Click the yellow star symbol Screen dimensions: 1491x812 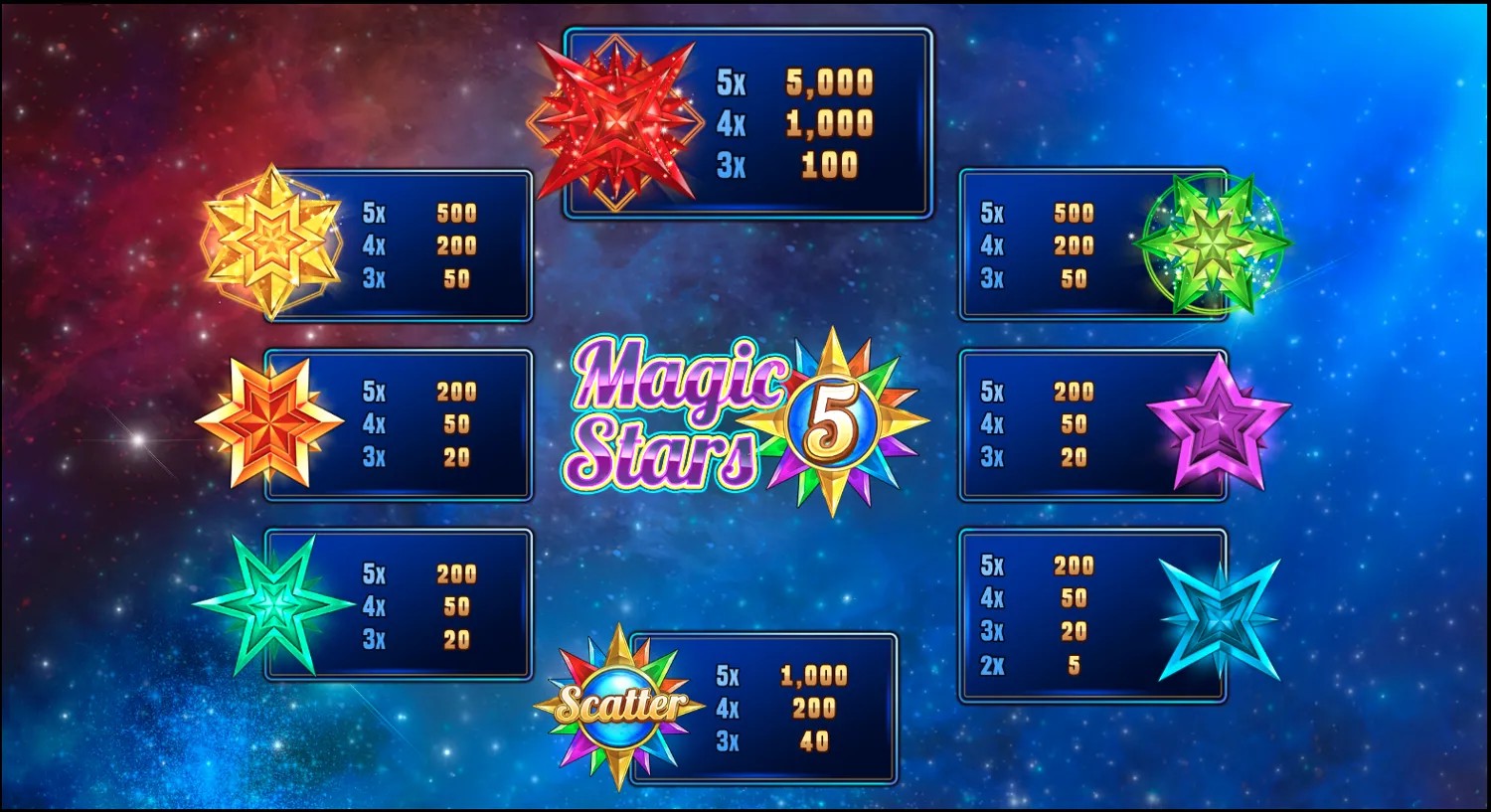point(273,242)
